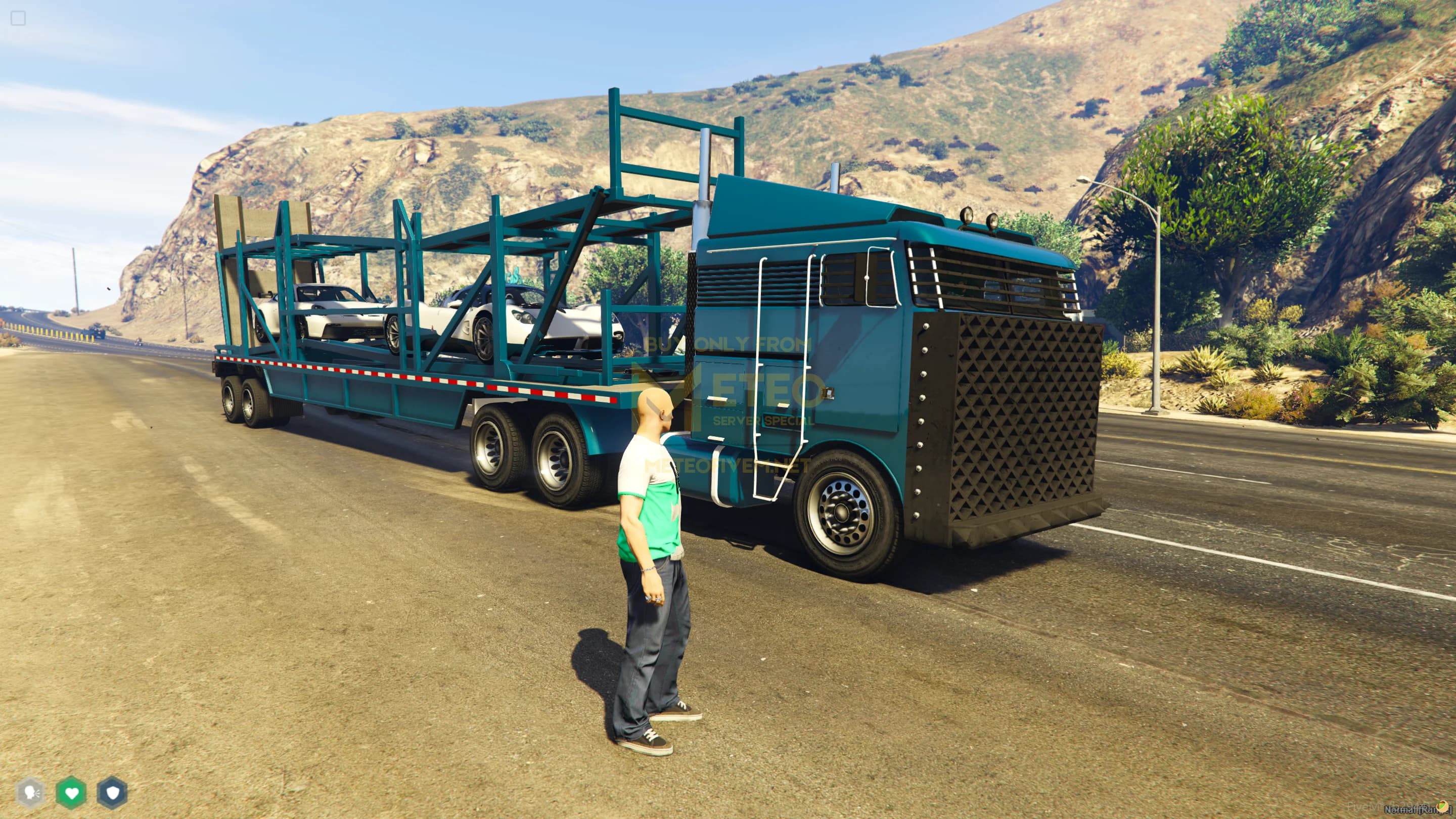Select the green heart health icon
1456x819 pixels.
(x=71, y=792)
